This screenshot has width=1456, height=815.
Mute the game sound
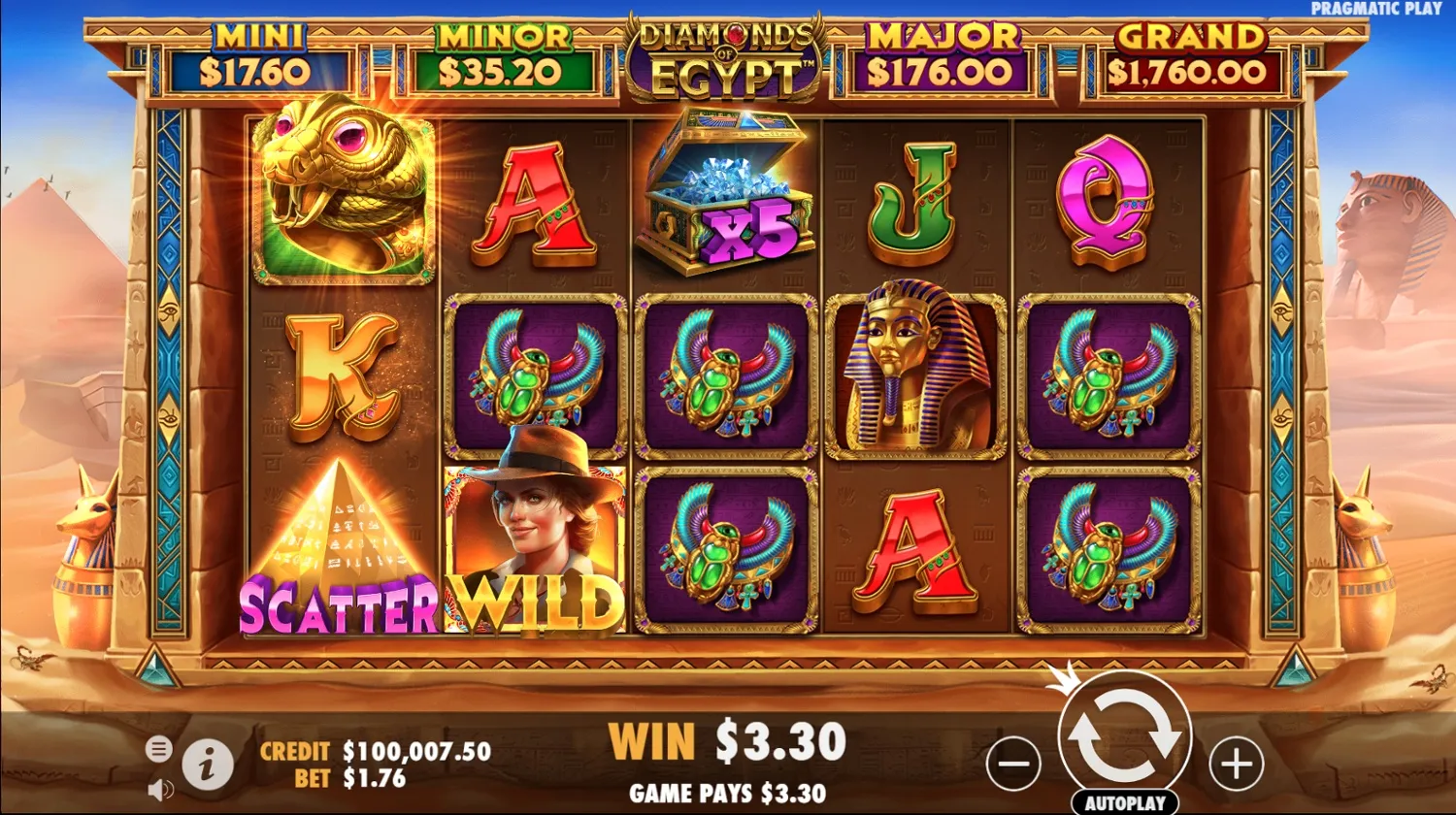[159, 790]
